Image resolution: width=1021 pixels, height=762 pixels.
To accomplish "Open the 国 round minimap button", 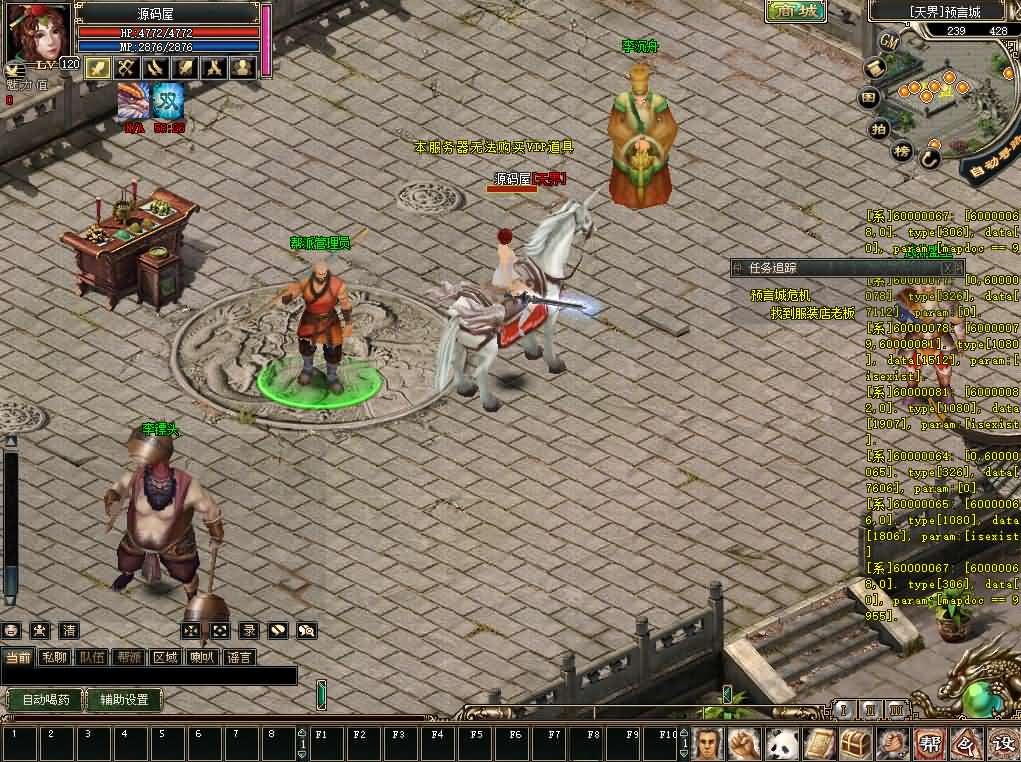I will 870,98.
